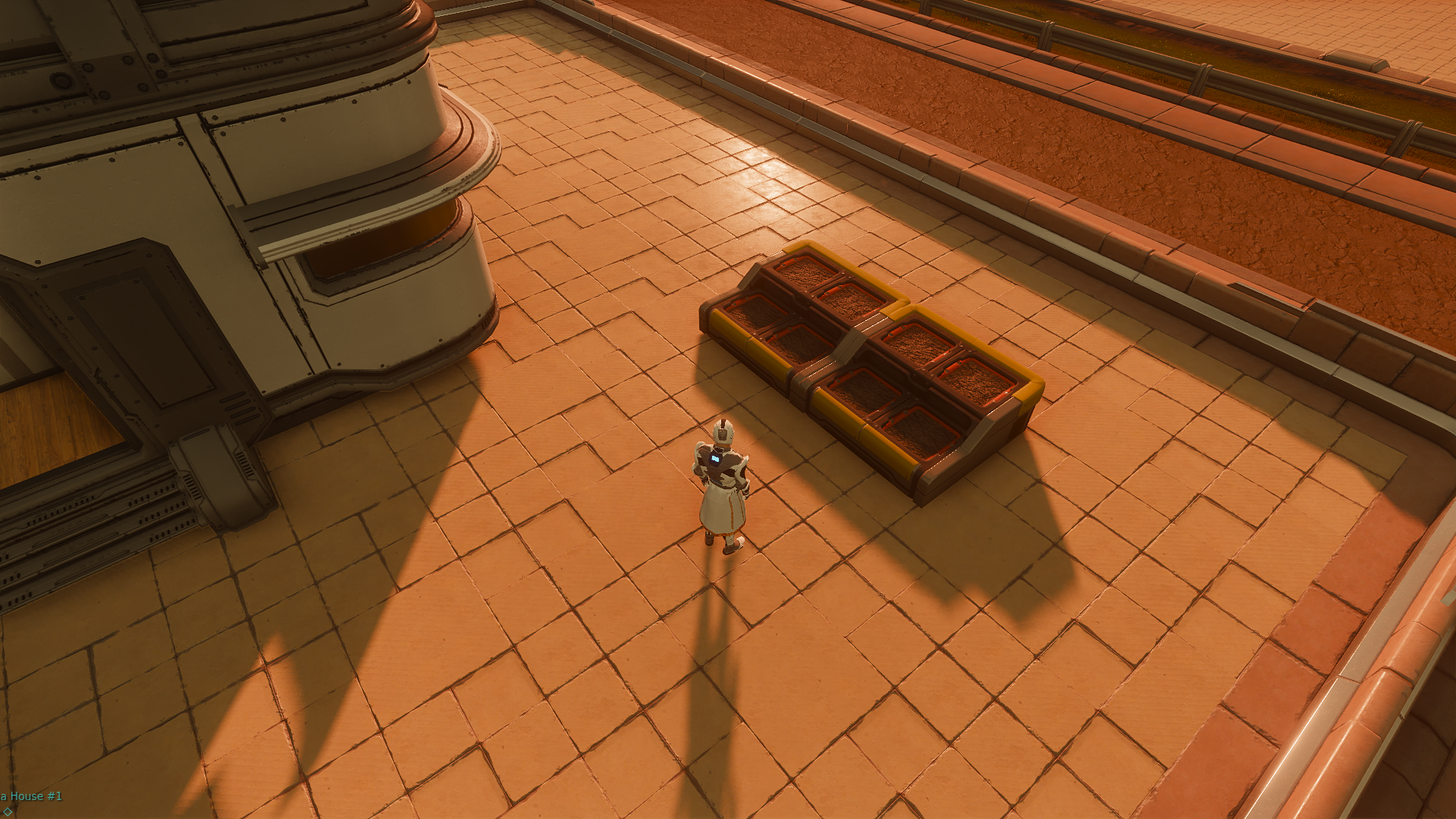Click the small teal diamond icon

pos(6,811)
